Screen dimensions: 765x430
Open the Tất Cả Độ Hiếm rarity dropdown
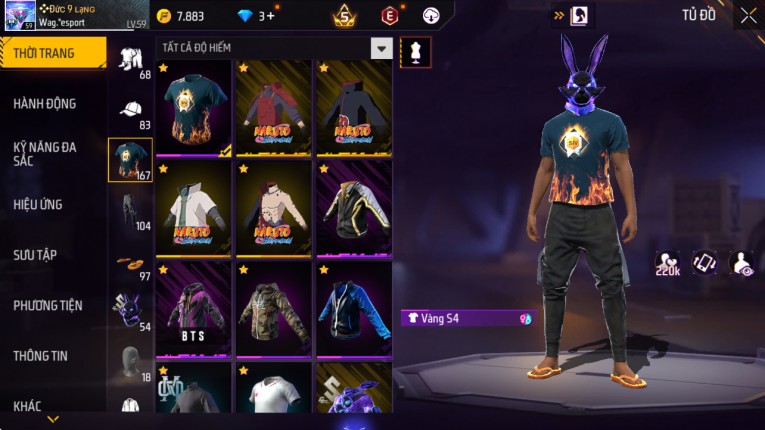pyautogui.click(x=381, y=48)
